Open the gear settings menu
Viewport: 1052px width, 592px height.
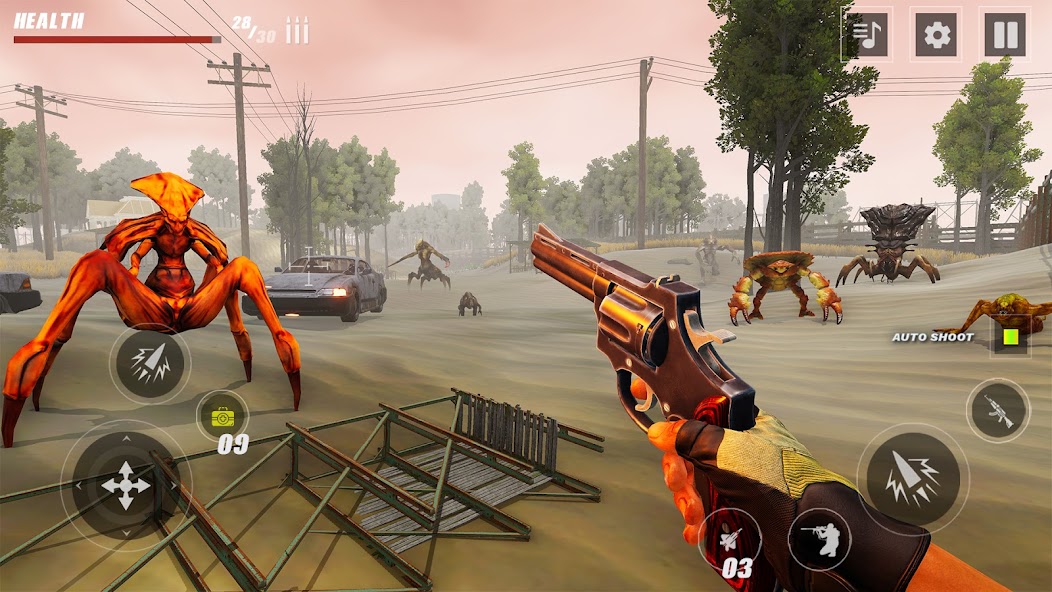tap(937, 36)
